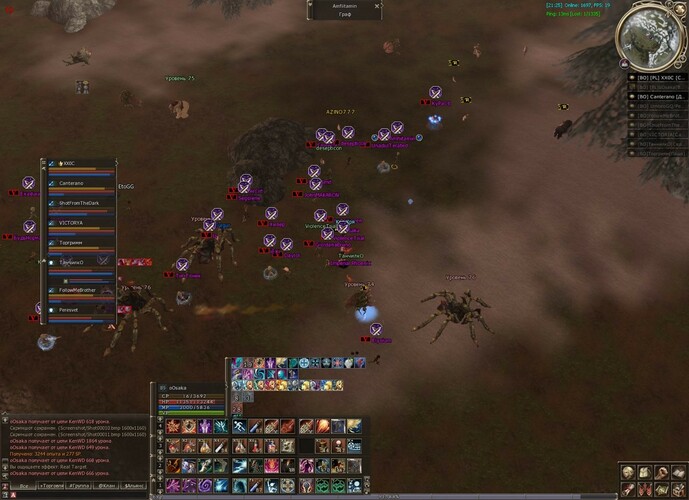Switch to the #Группа chat tab
This screenshot has height=500, width=689.
point(78,485)
